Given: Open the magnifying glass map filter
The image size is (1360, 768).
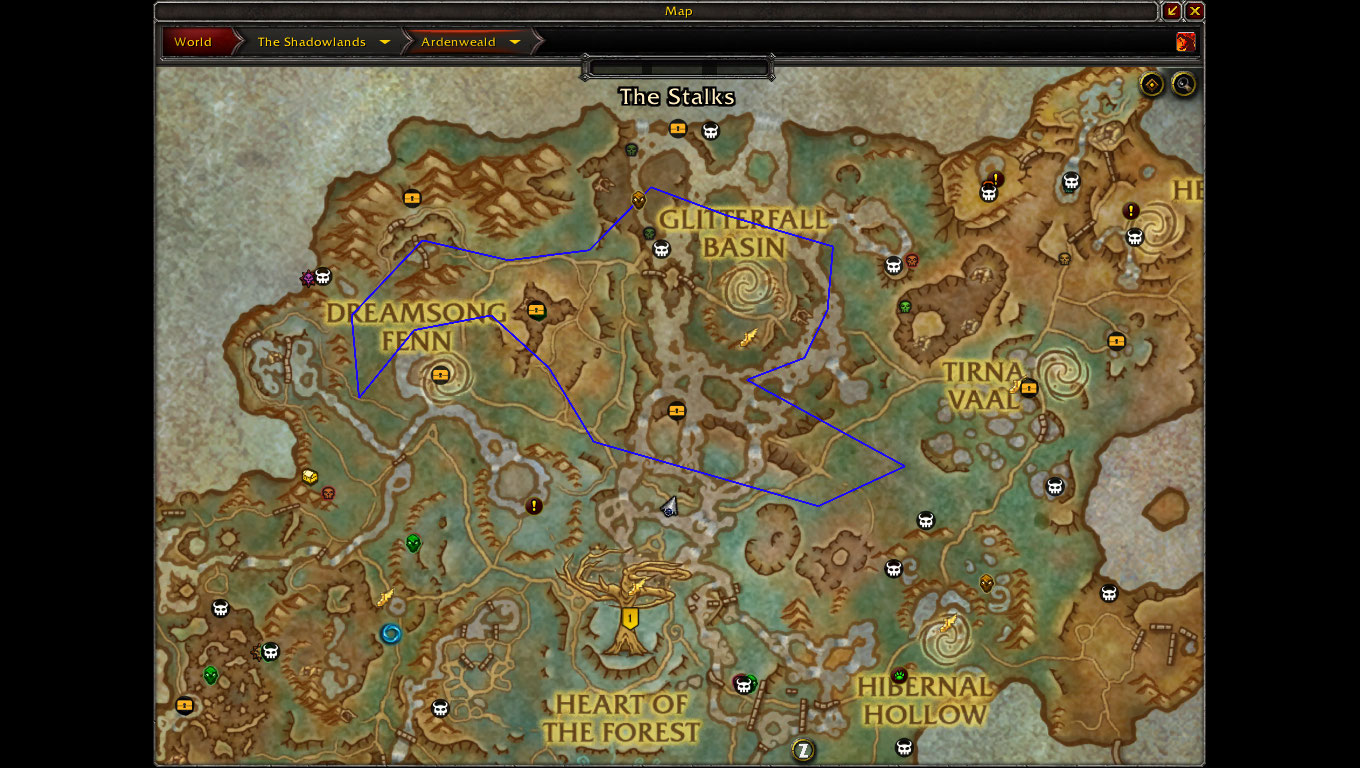Looking at the screenshot, I should 1184,84.
